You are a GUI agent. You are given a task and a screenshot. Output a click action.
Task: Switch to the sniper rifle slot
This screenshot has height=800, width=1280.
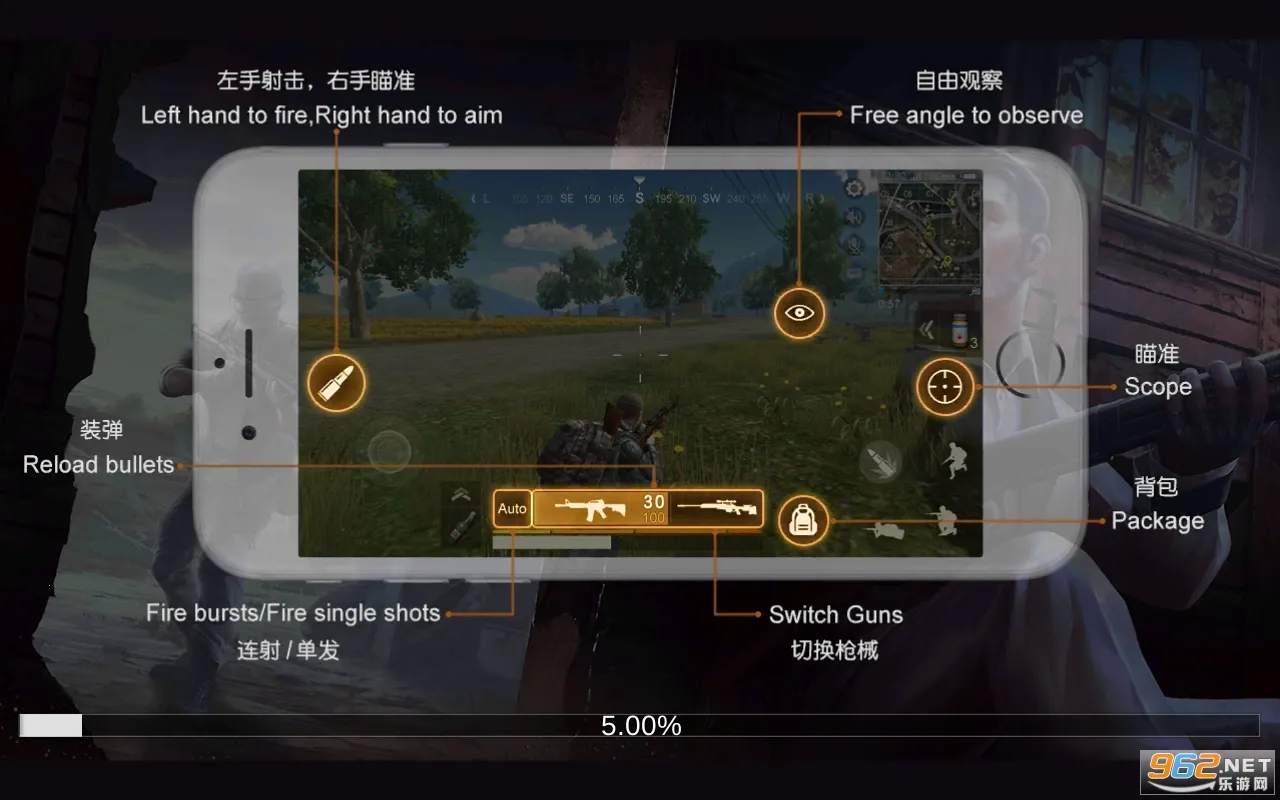[x=716, y=509]
